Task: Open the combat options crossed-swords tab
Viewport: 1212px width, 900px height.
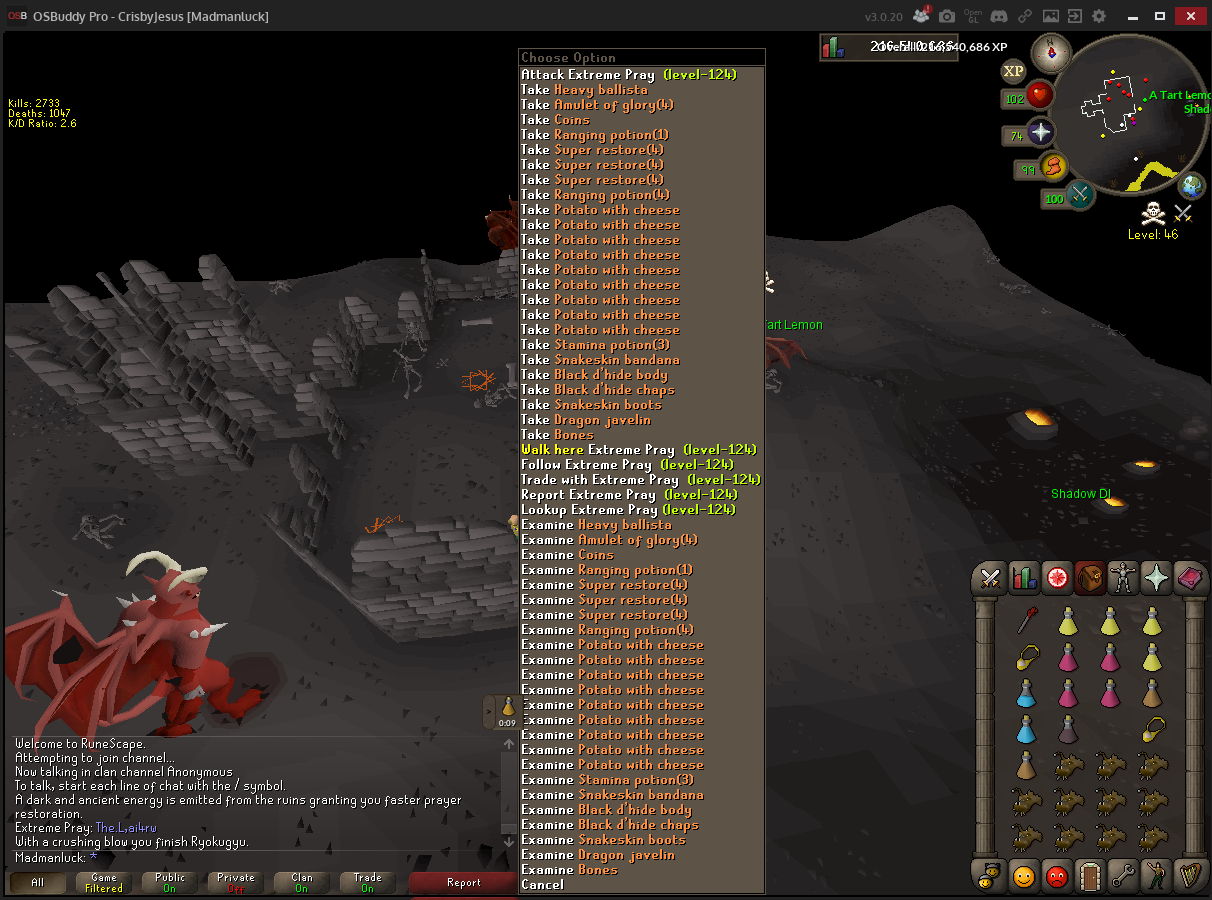Action: 989,578
